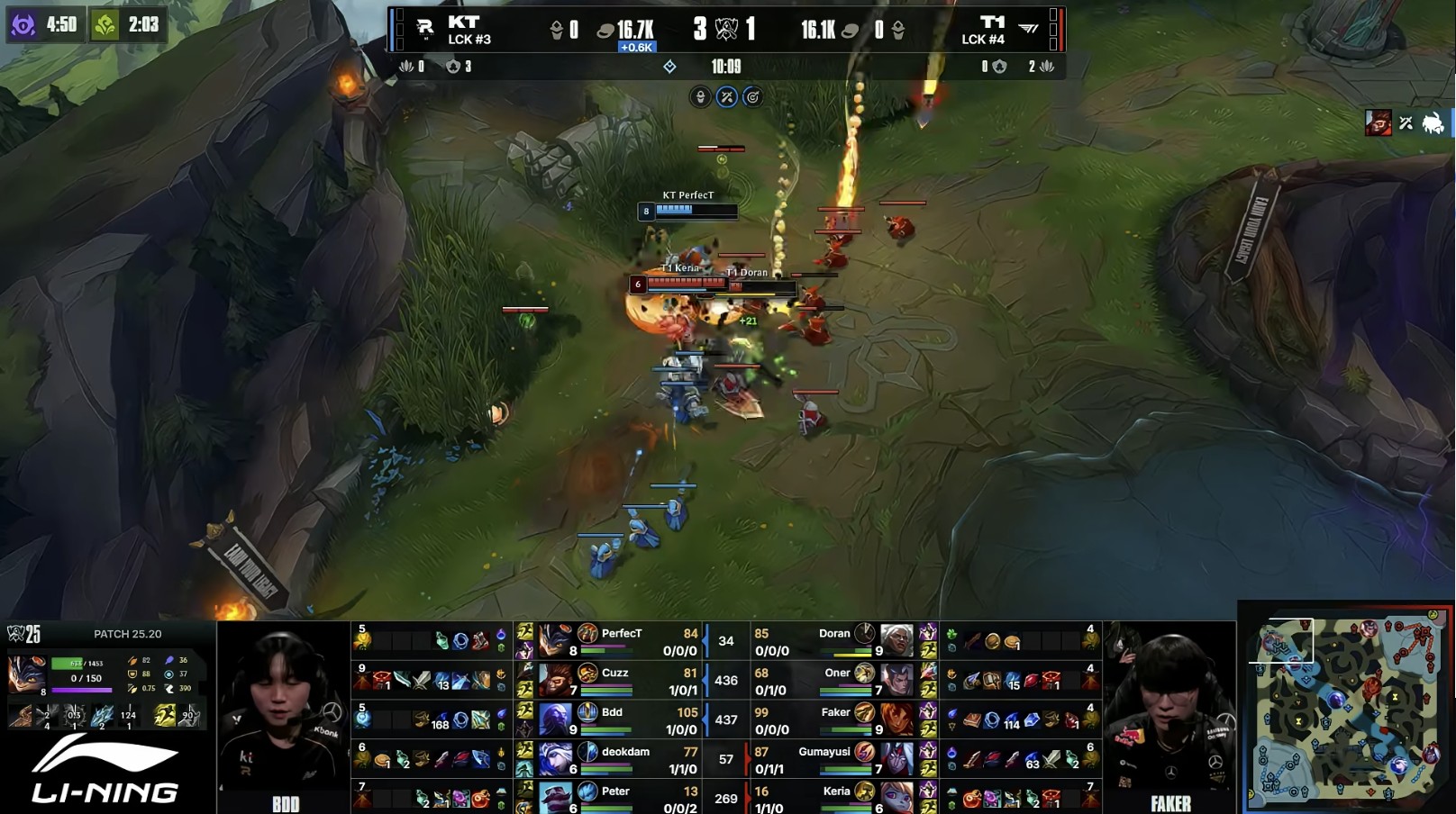Click the KT team logo in the top scoreboard
The height and width of the screenshot is (814, 1456).
pos(425,29)
